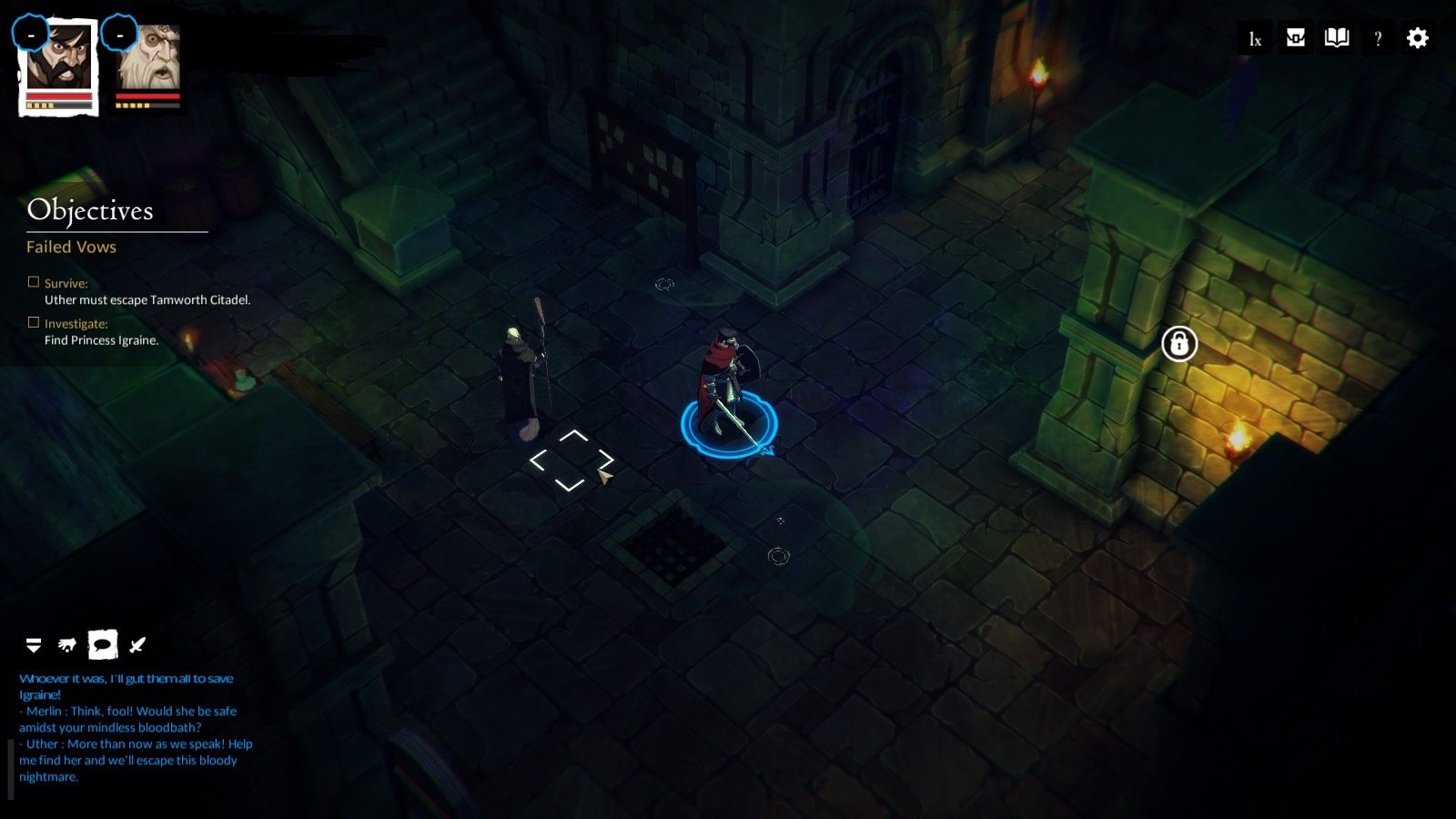Toggle the Survive objective checkbox
This screenshot has width=1456, height=819.
tap(33, 280)
